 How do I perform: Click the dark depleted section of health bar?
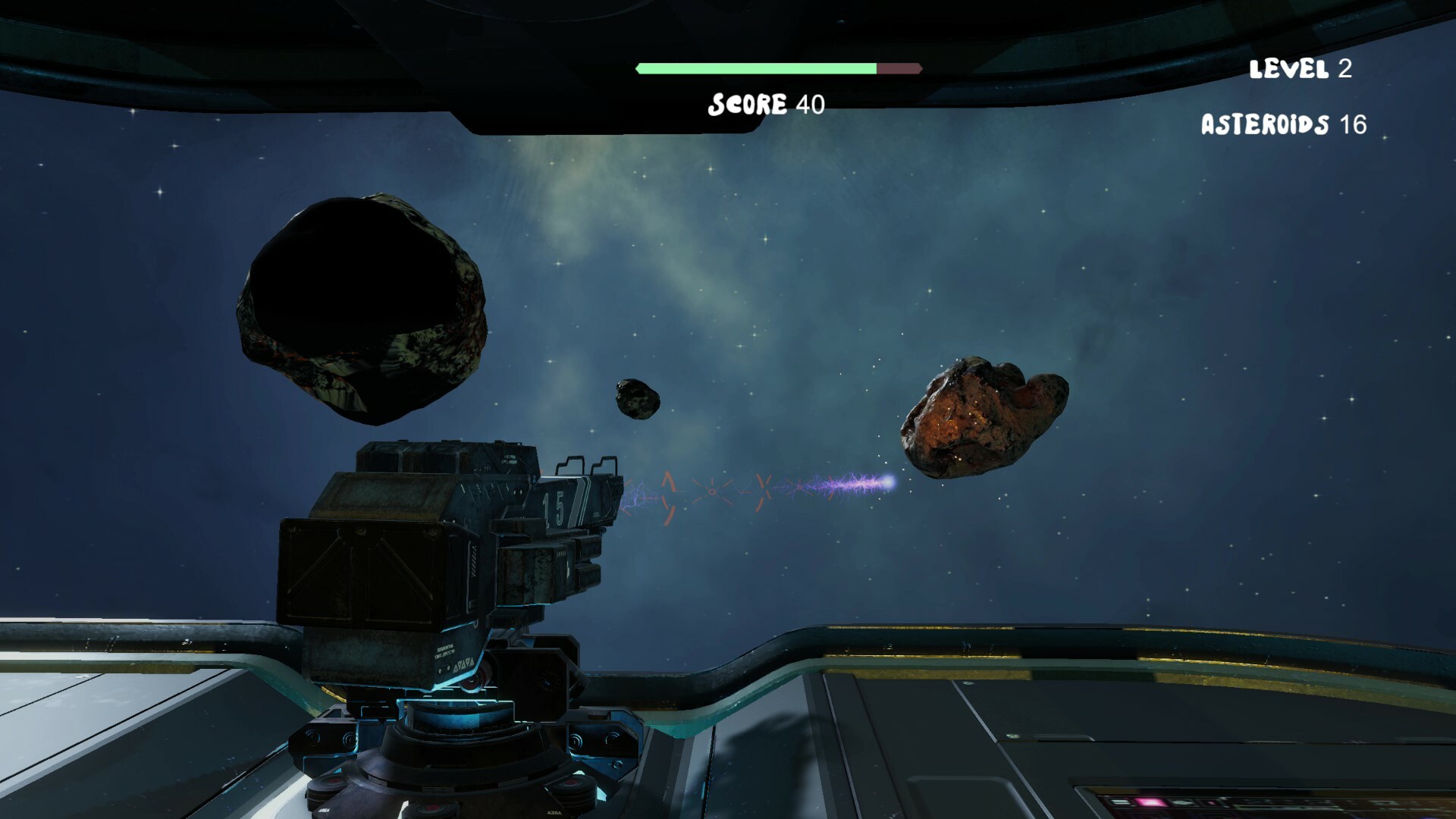pos(899,67)
